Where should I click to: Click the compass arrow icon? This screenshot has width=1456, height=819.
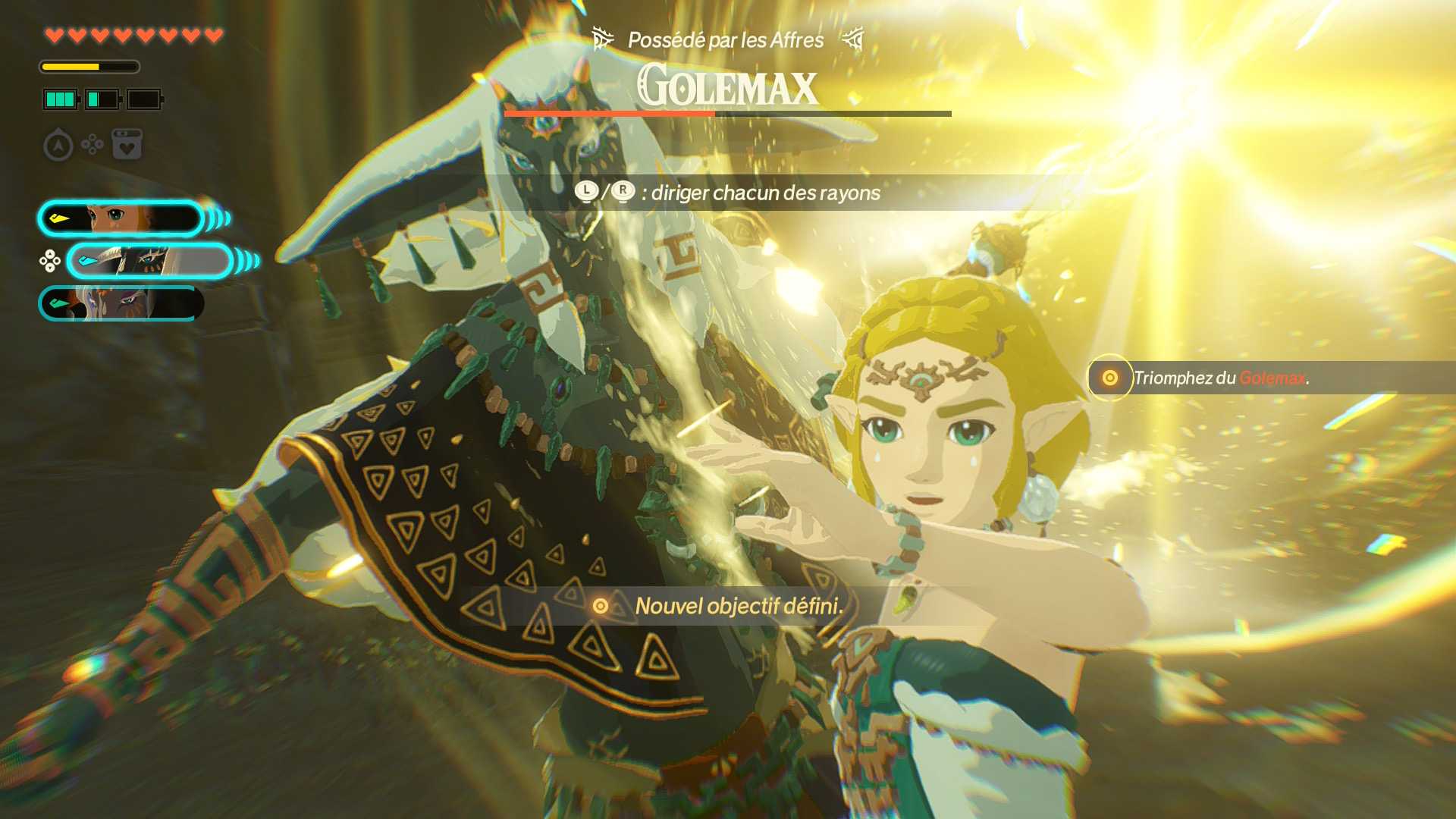click(58, 145)
